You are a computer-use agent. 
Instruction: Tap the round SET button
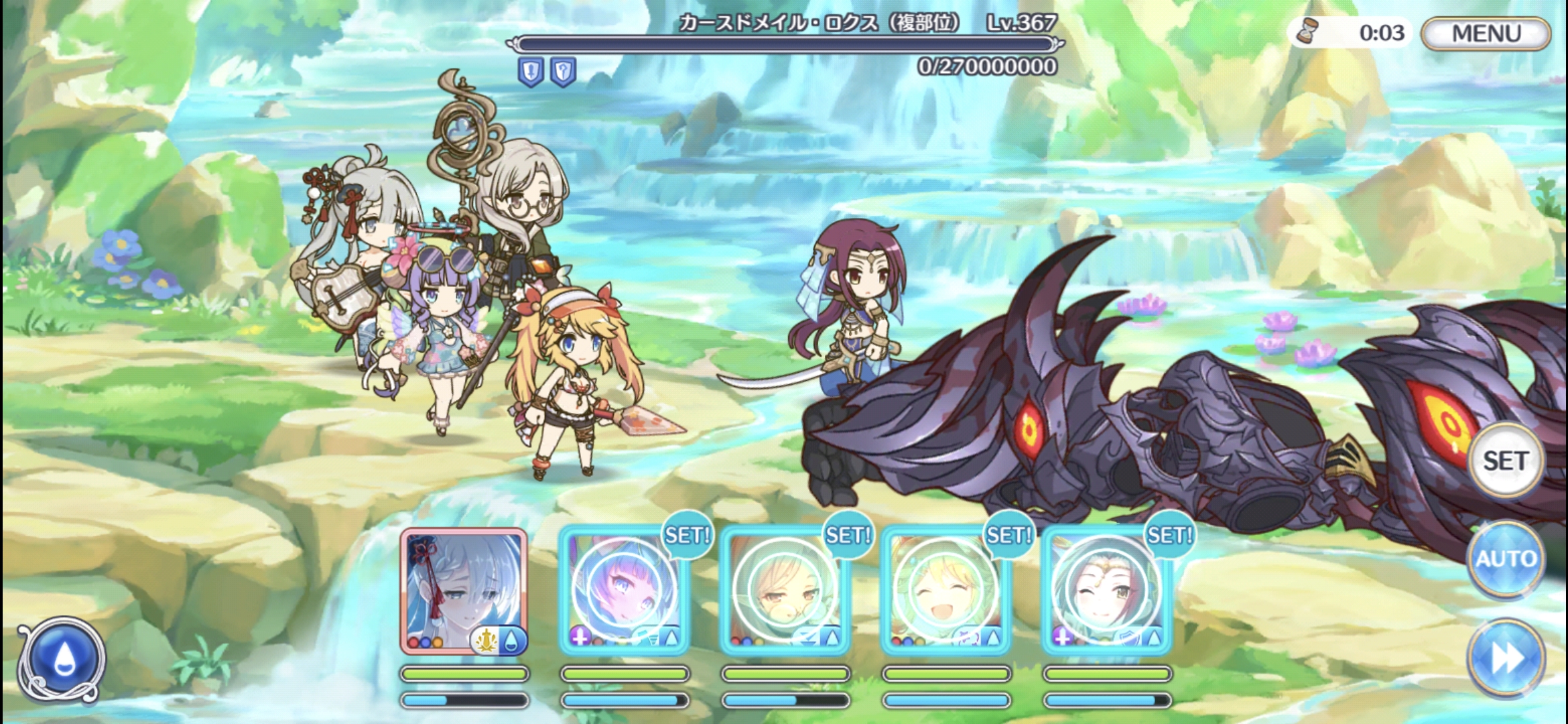[x=1505, y=461]
